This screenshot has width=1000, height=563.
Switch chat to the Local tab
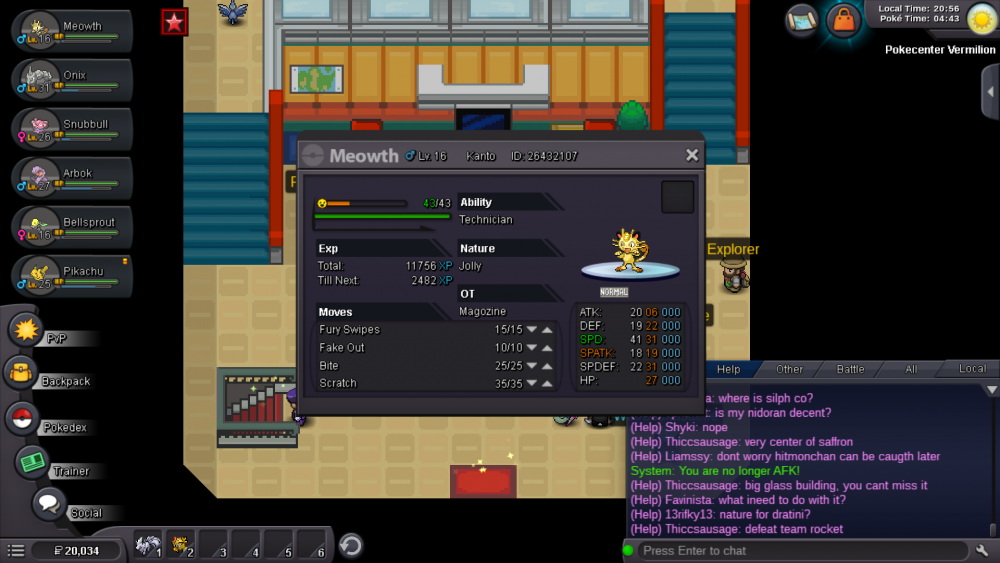pos(972,369)
